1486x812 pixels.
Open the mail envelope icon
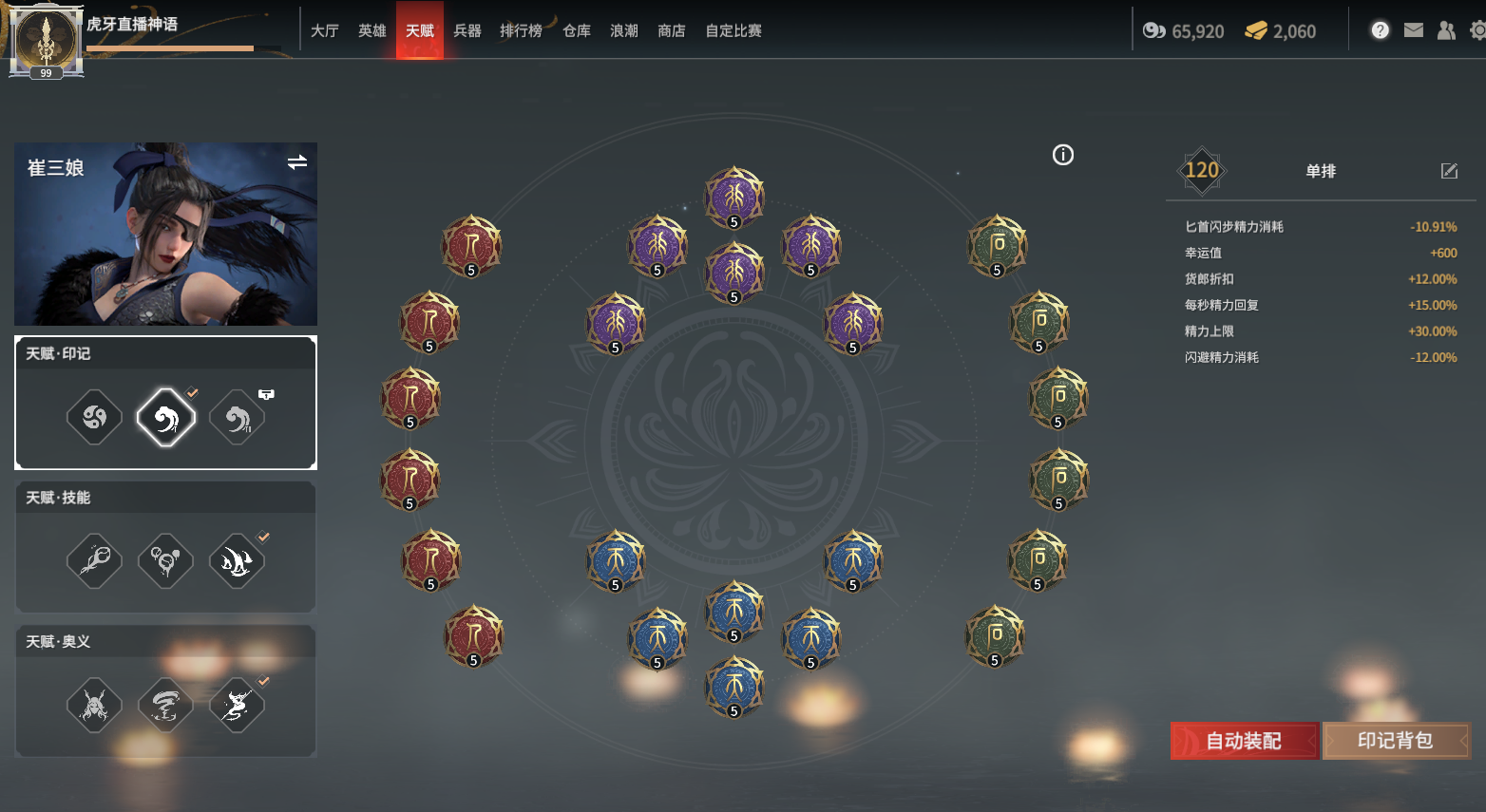[1414, 30]
